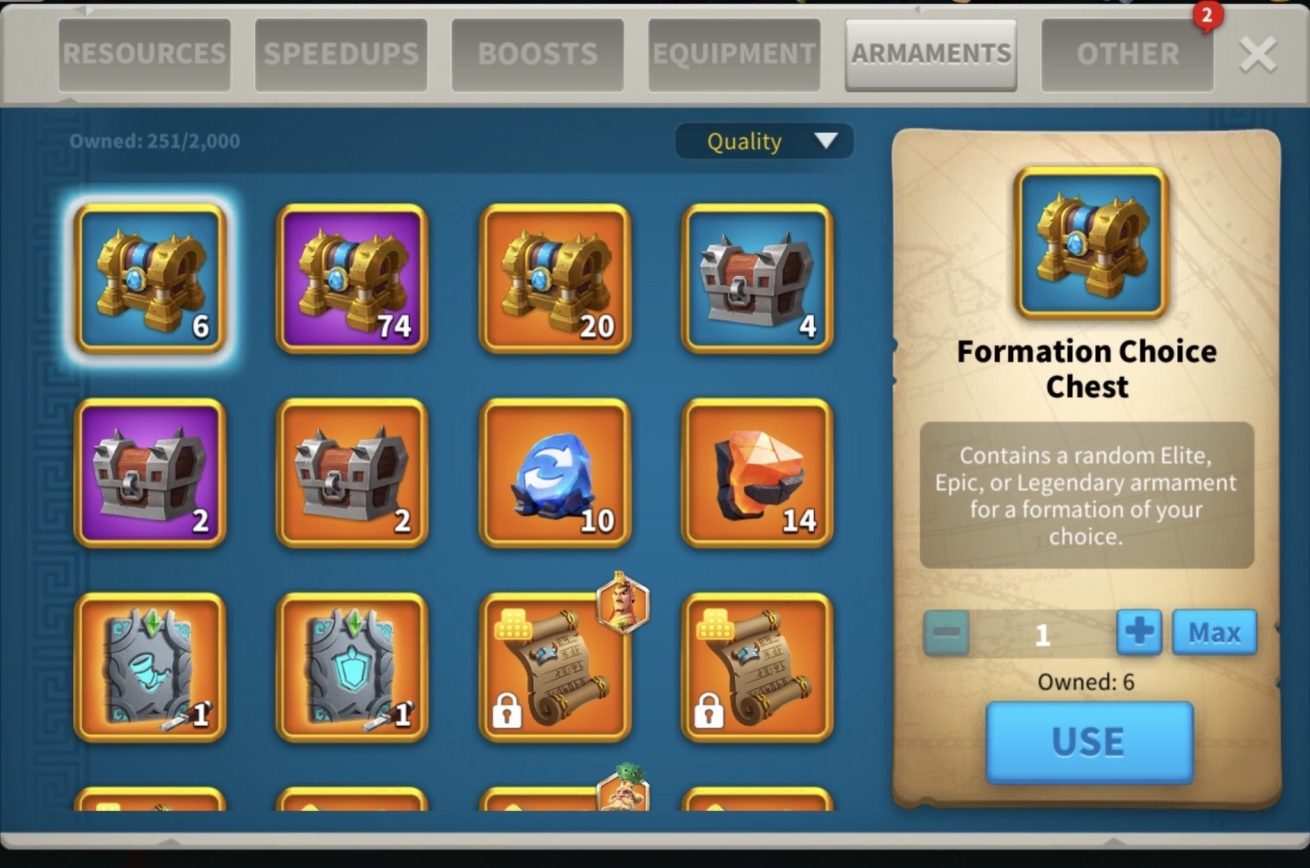Select the Boosts tab
Screen dimensions: 1310x868
point(538,54)
